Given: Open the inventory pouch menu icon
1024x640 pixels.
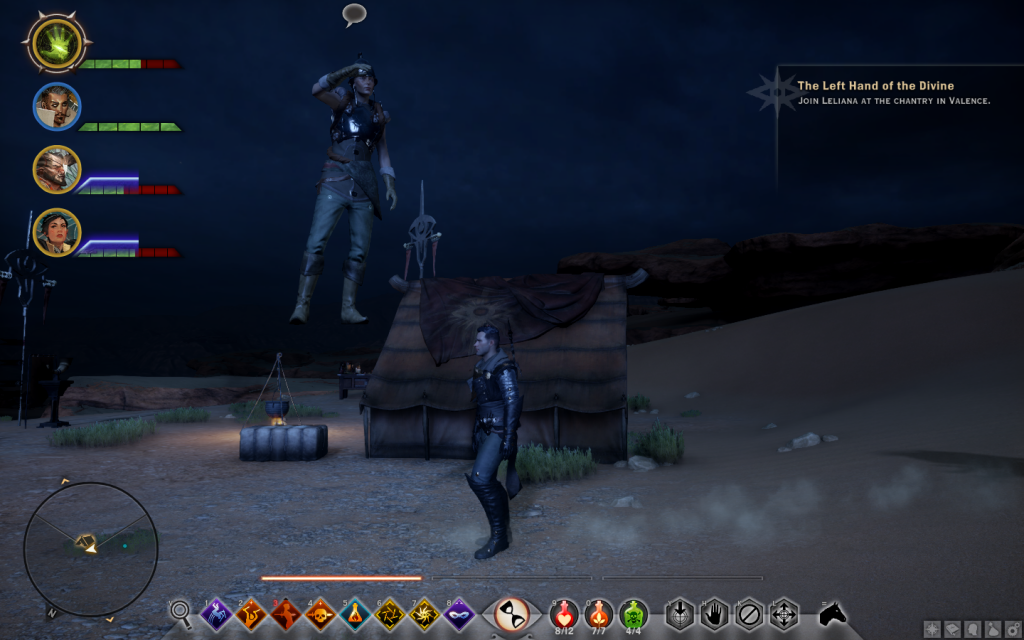Looking at the screenshot, I should (x=993, y=629).
